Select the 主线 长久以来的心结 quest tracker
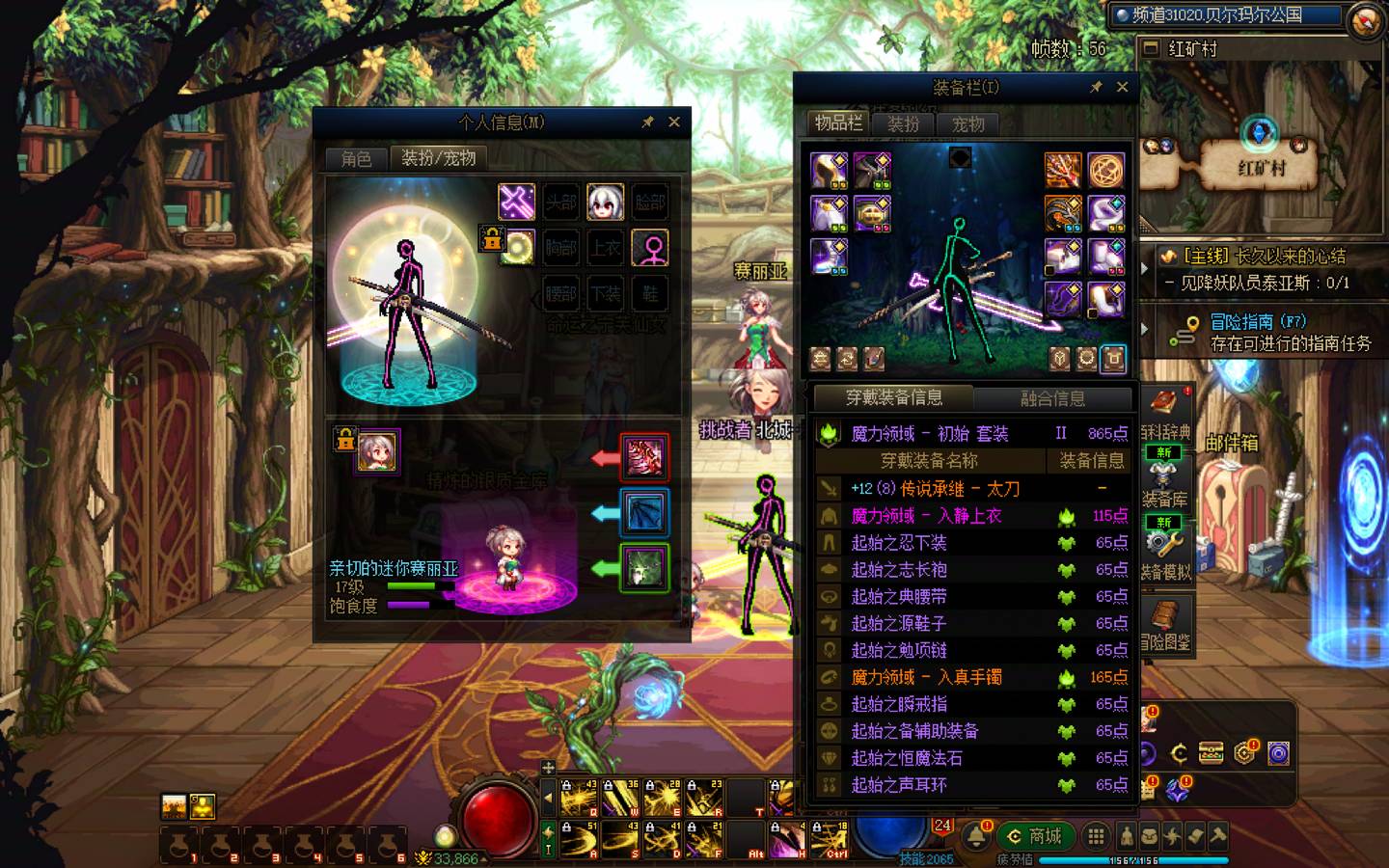This screenshot has height=868, width=1389. [1264, 257]
